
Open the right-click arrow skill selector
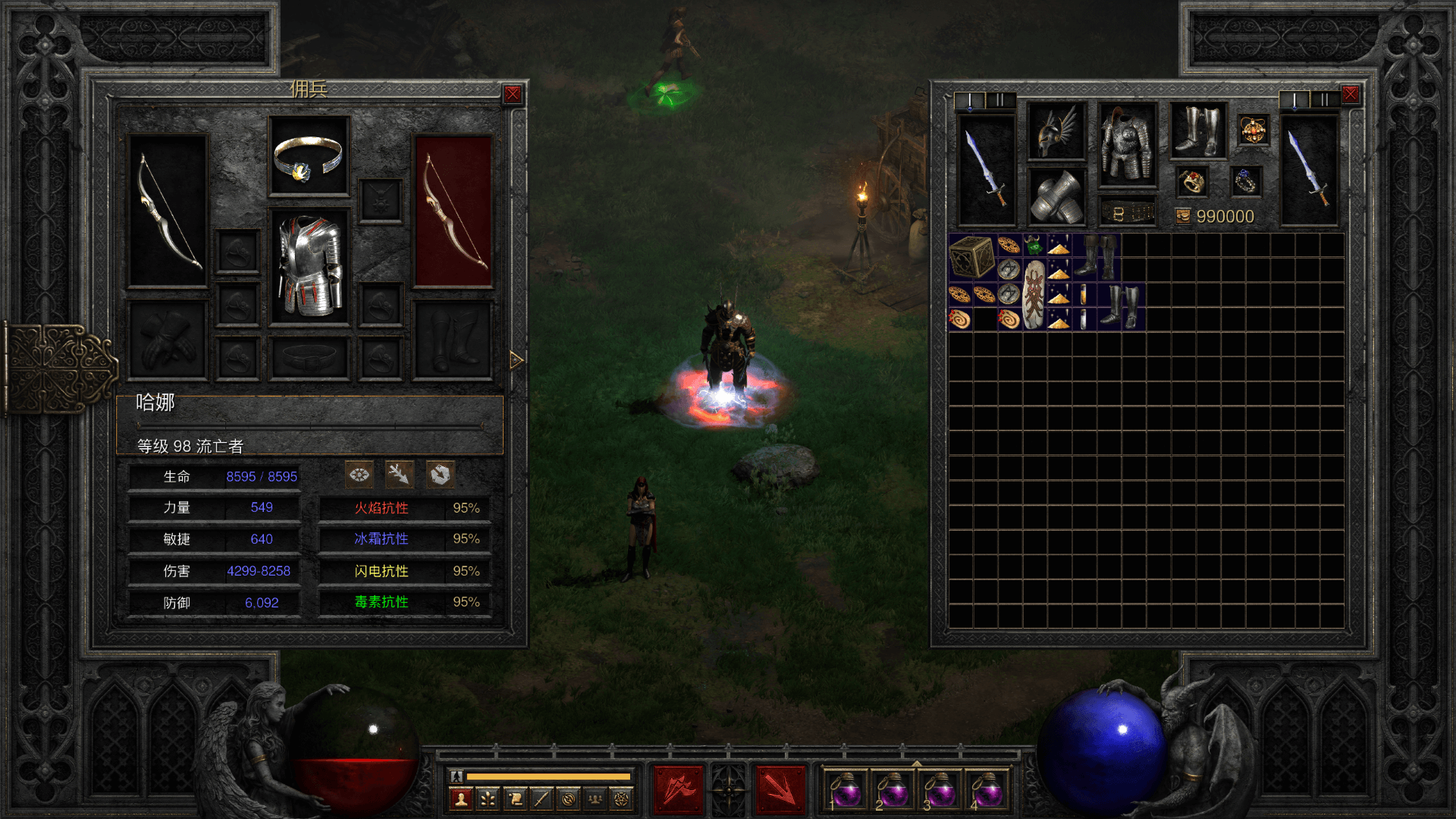pos(780,789)
